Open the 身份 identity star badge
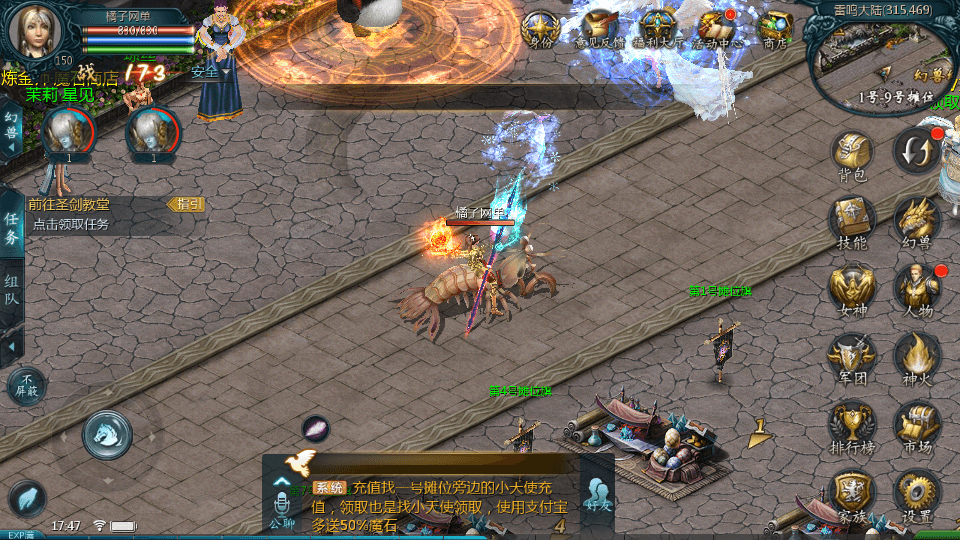Image resolution: width=960 pixels, height=540 pixels. click(x=541, y=28)
